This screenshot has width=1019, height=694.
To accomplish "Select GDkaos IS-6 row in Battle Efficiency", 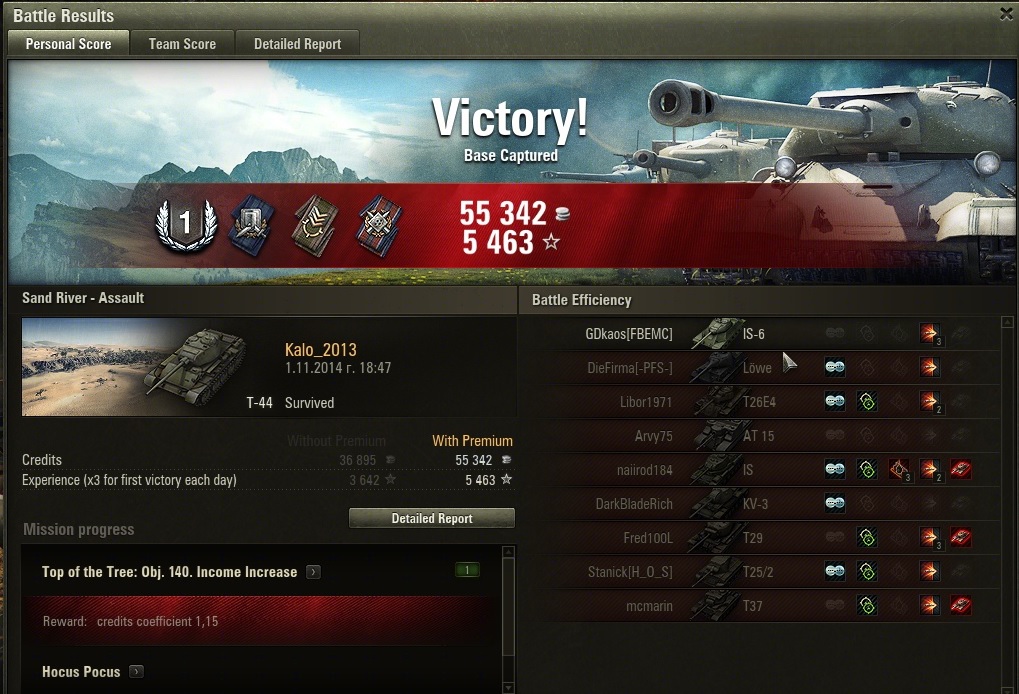I will click(x=758, y=334).
